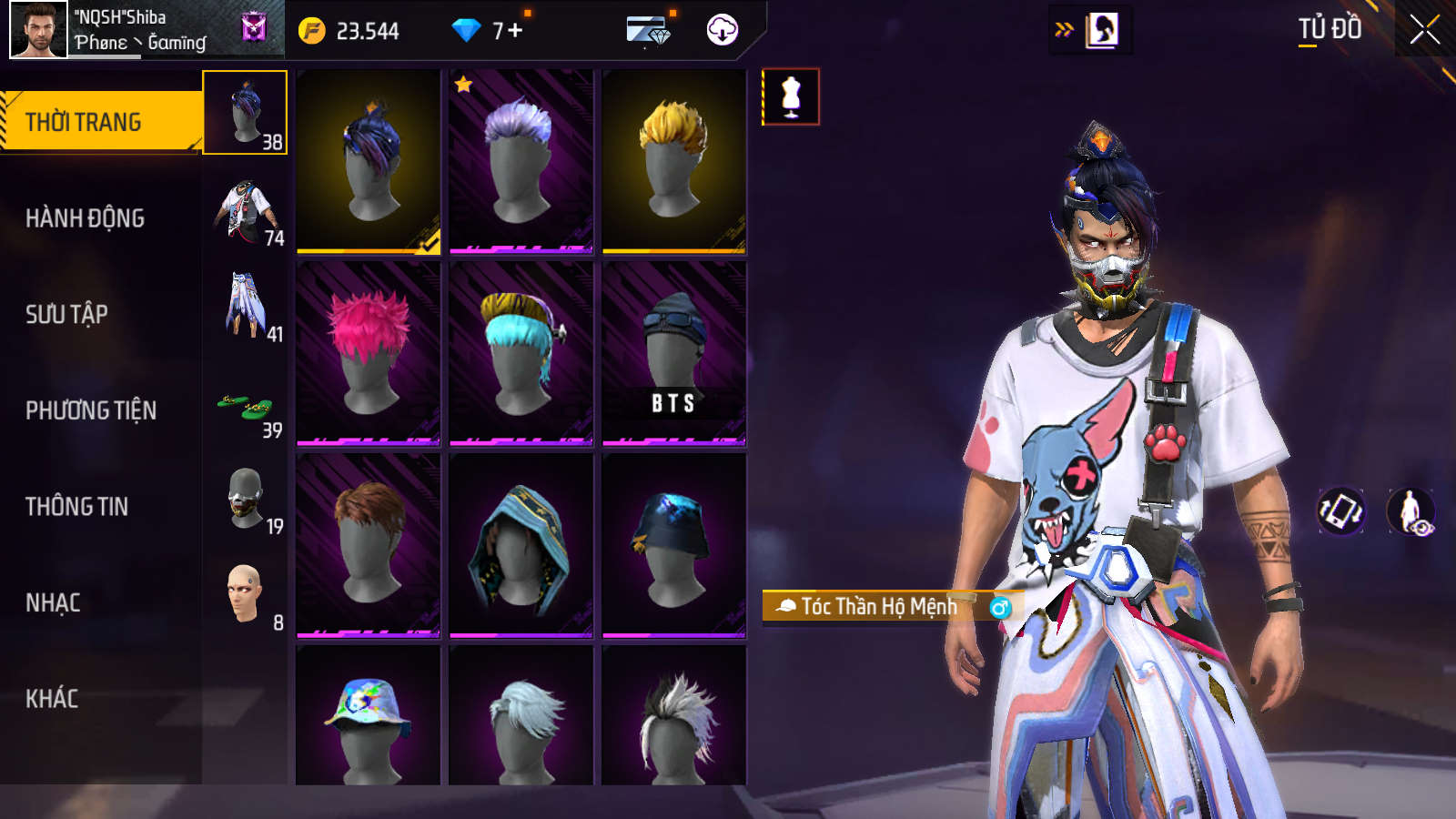The height and width of the screenshot is (819, 1456).
Task: Pick the golden yellow hair item
Action: (673, 161)
